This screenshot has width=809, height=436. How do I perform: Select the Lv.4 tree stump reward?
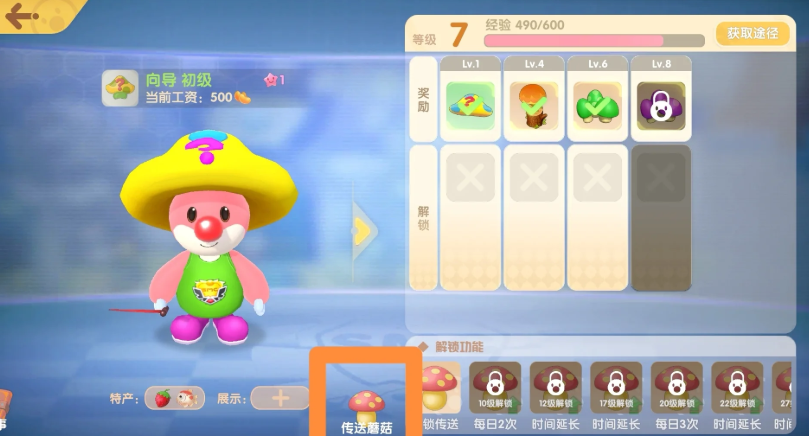pyautogui.click(x=534, y=104)
